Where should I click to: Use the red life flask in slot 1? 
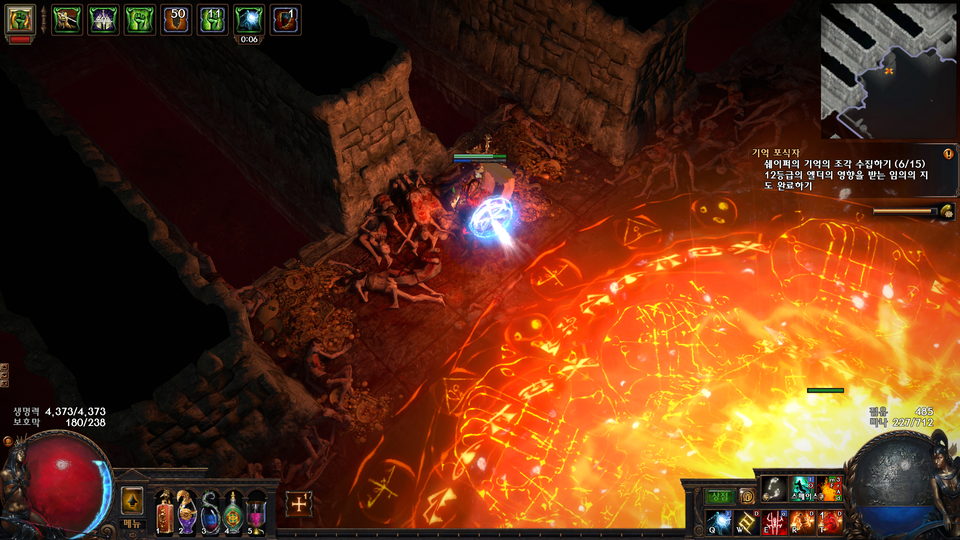(164, 512)
